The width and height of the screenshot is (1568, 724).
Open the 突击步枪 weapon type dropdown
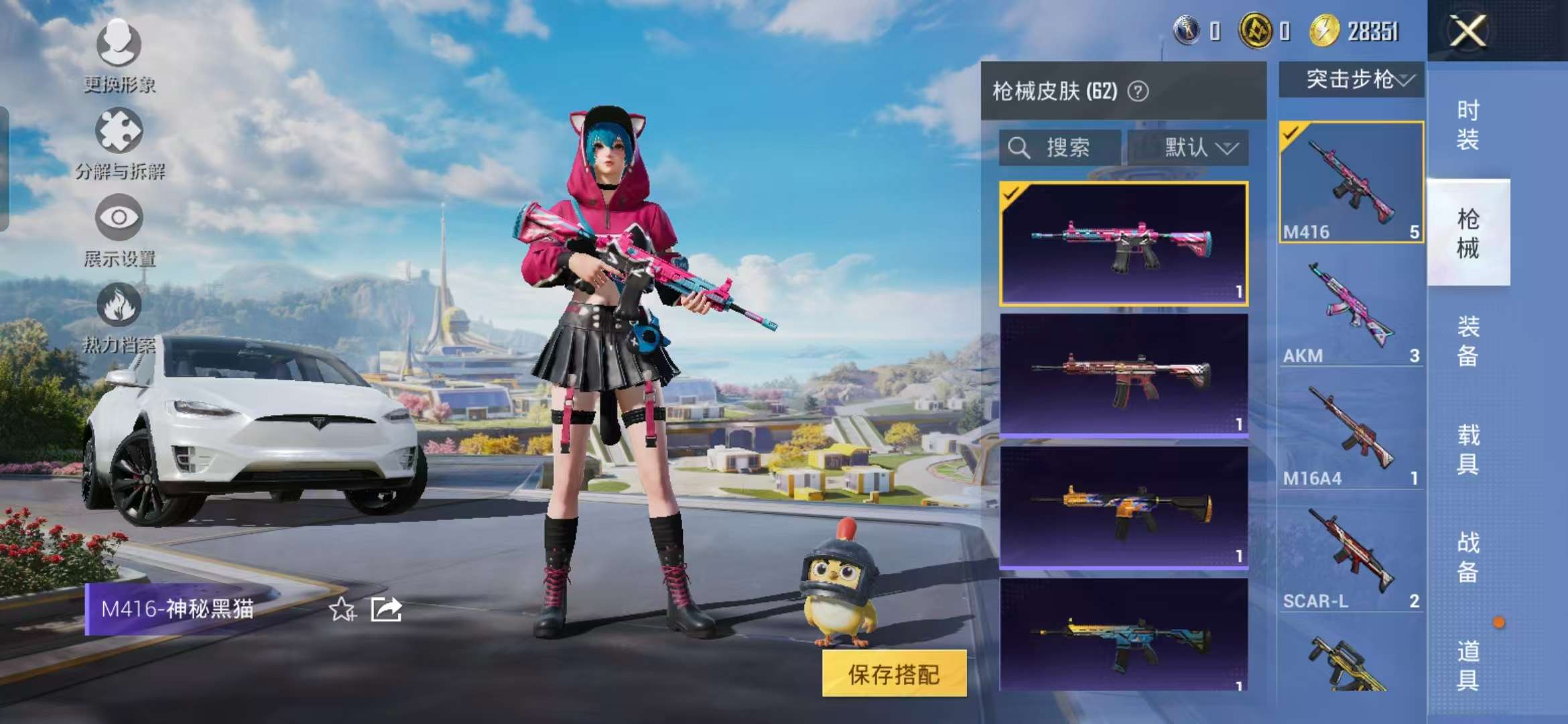(x=1351, y=80)
